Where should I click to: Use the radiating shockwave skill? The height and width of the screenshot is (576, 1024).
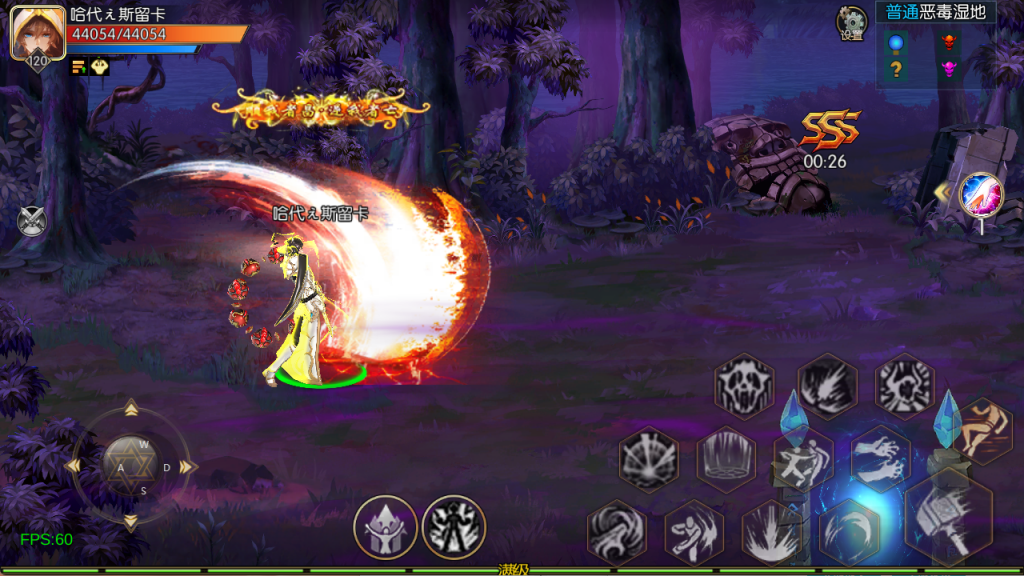pyautogui.click(x=648, y=459)
